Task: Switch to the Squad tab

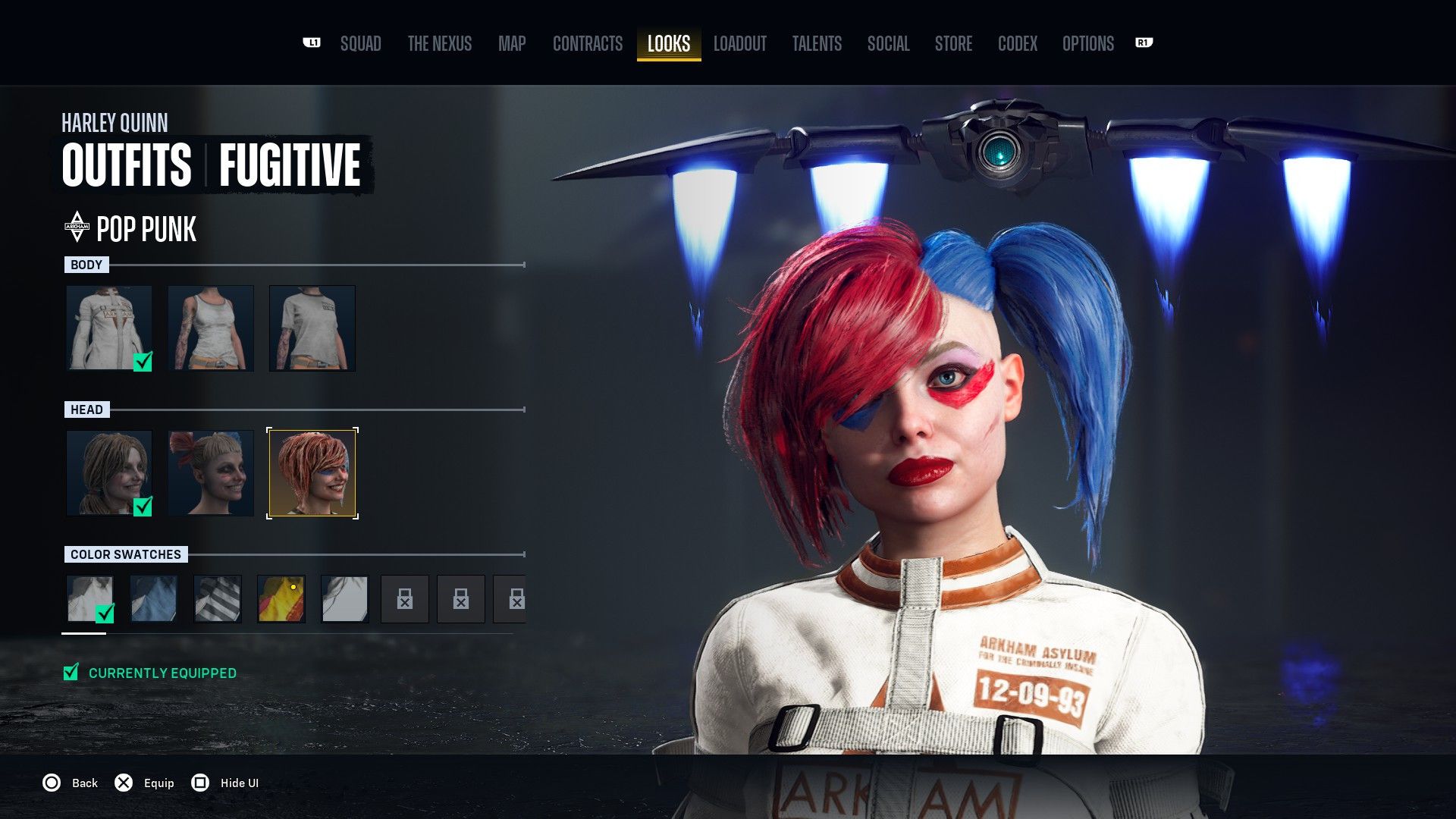Action: tap(360, 44)
